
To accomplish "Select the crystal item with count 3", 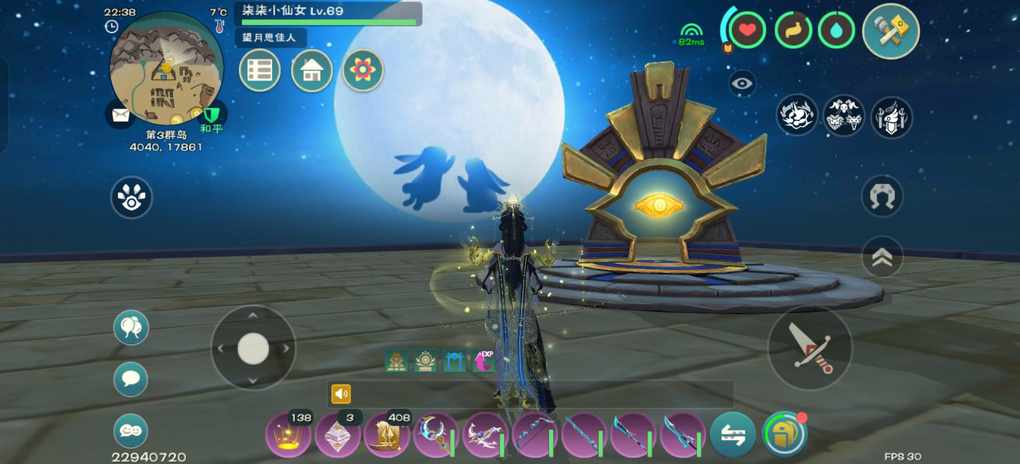I will tap(338, 436).
